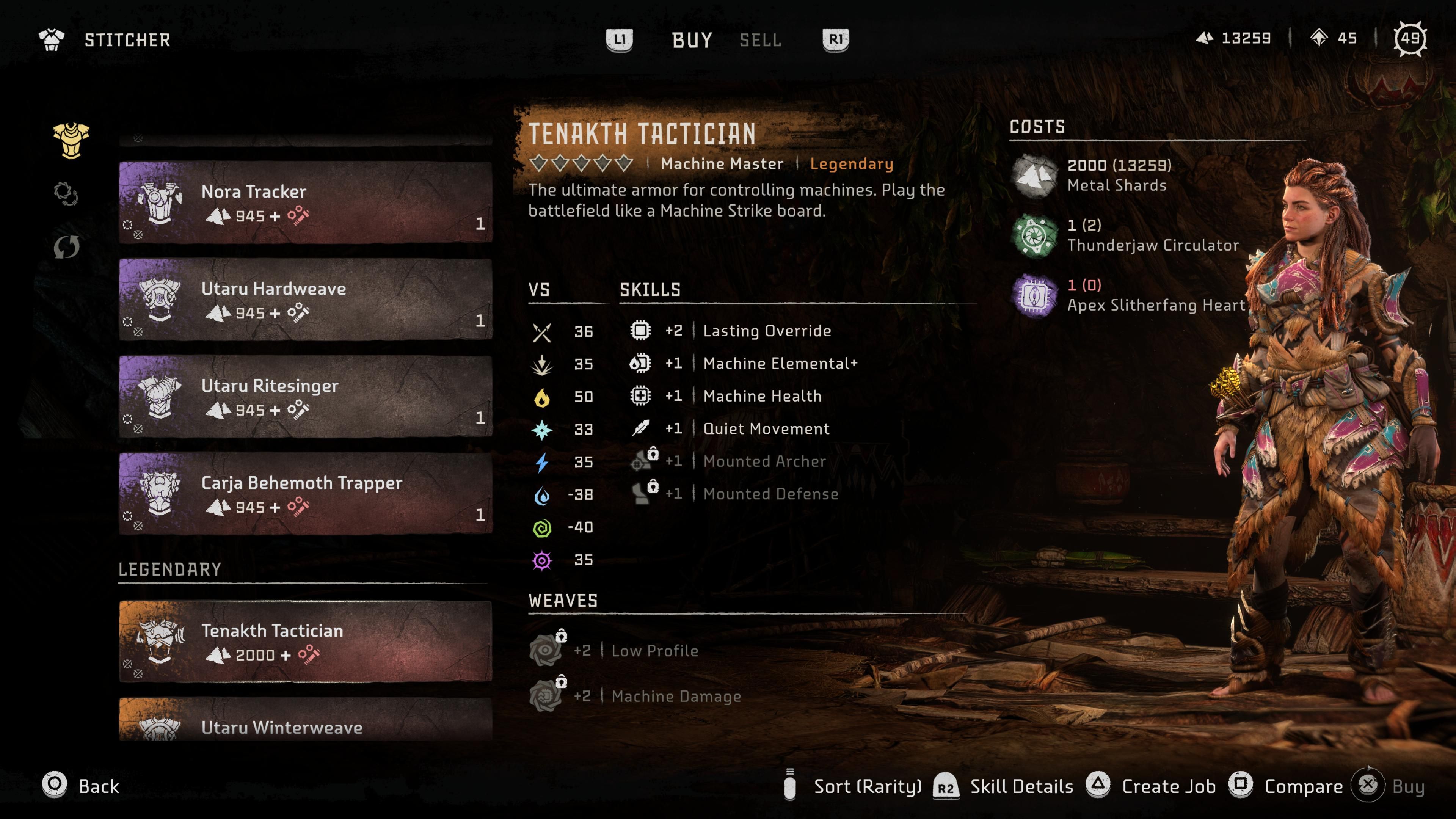Pick the Utaru Ritesinger outfit

pos(305,397)
